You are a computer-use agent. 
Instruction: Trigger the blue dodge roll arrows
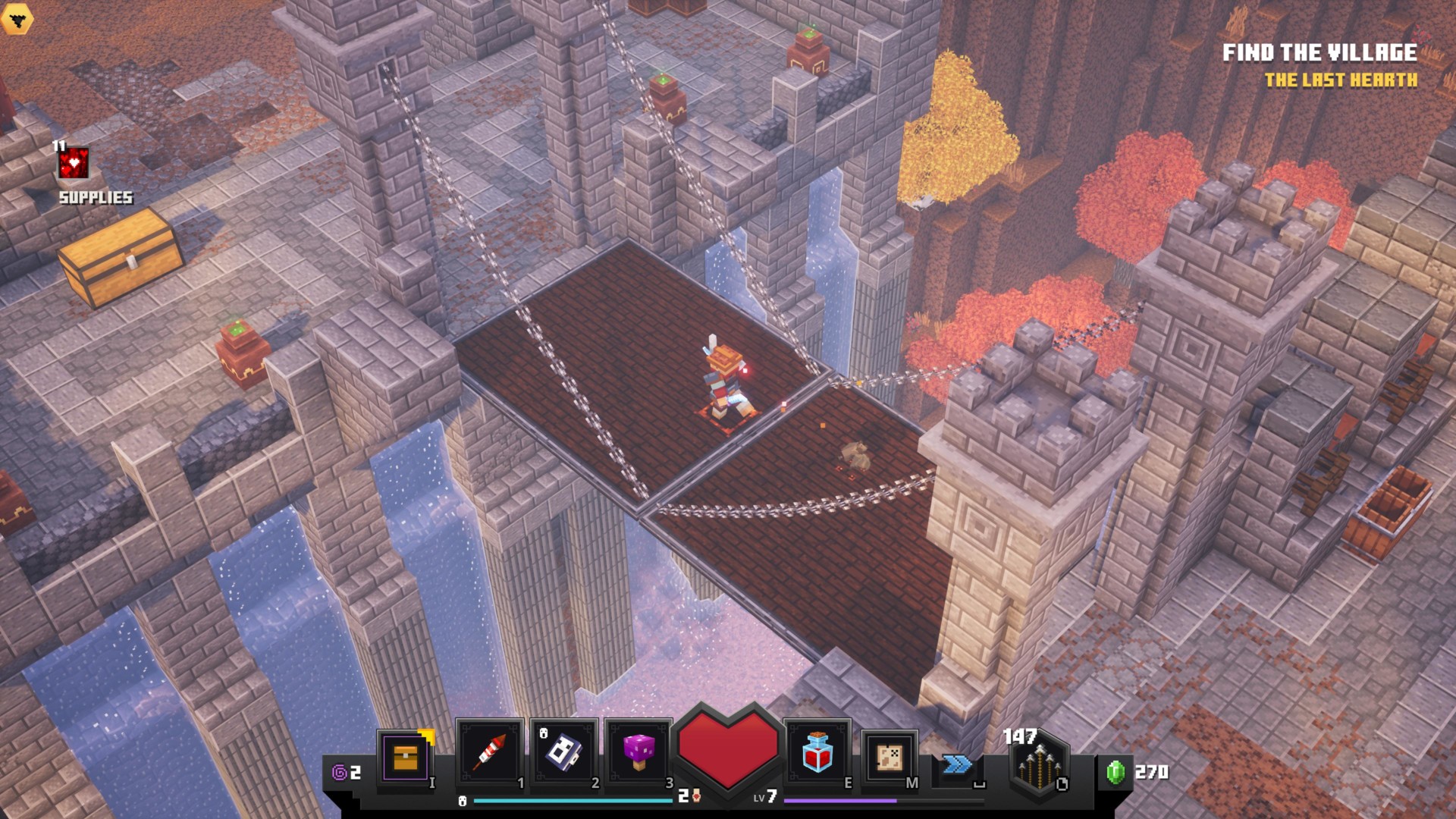957,764
